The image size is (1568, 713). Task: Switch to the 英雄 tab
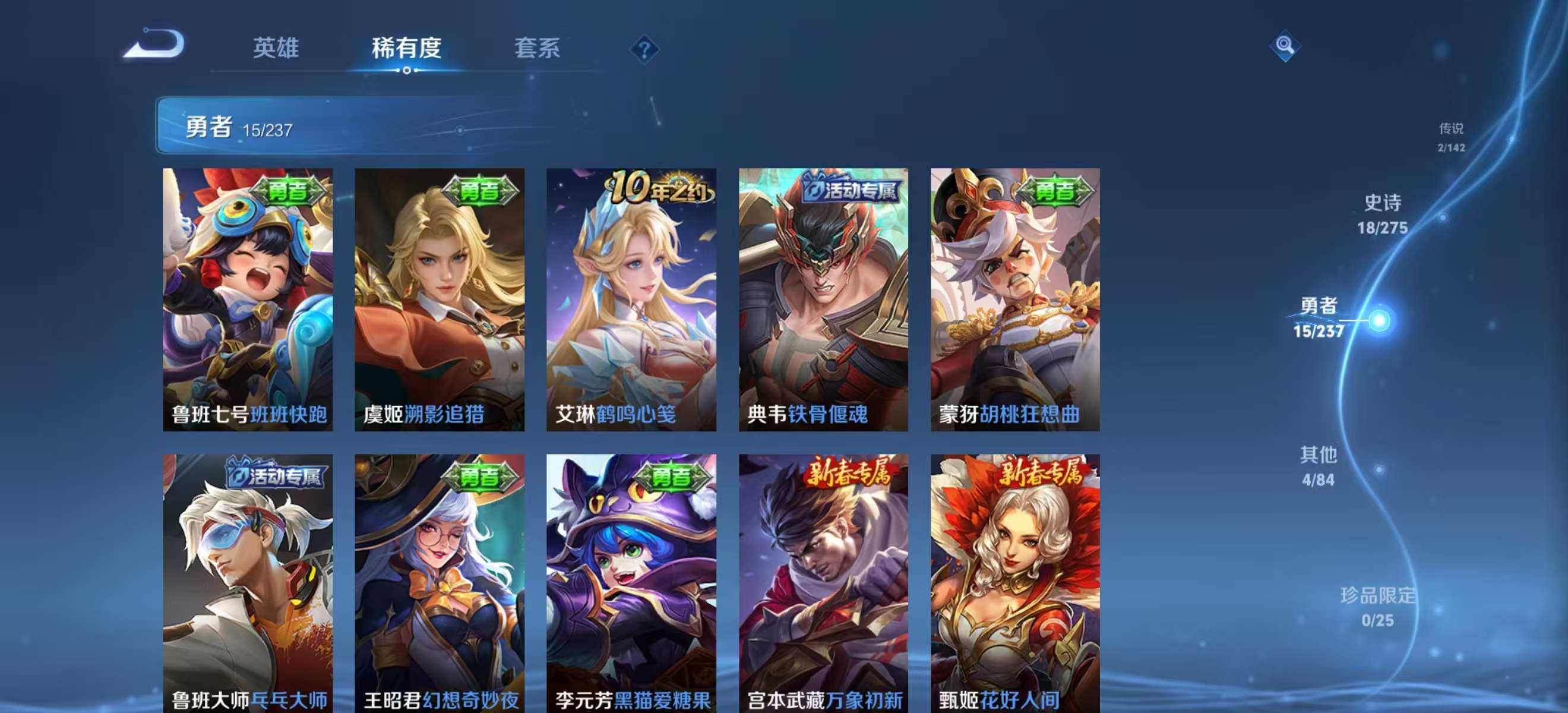[277, 49]
